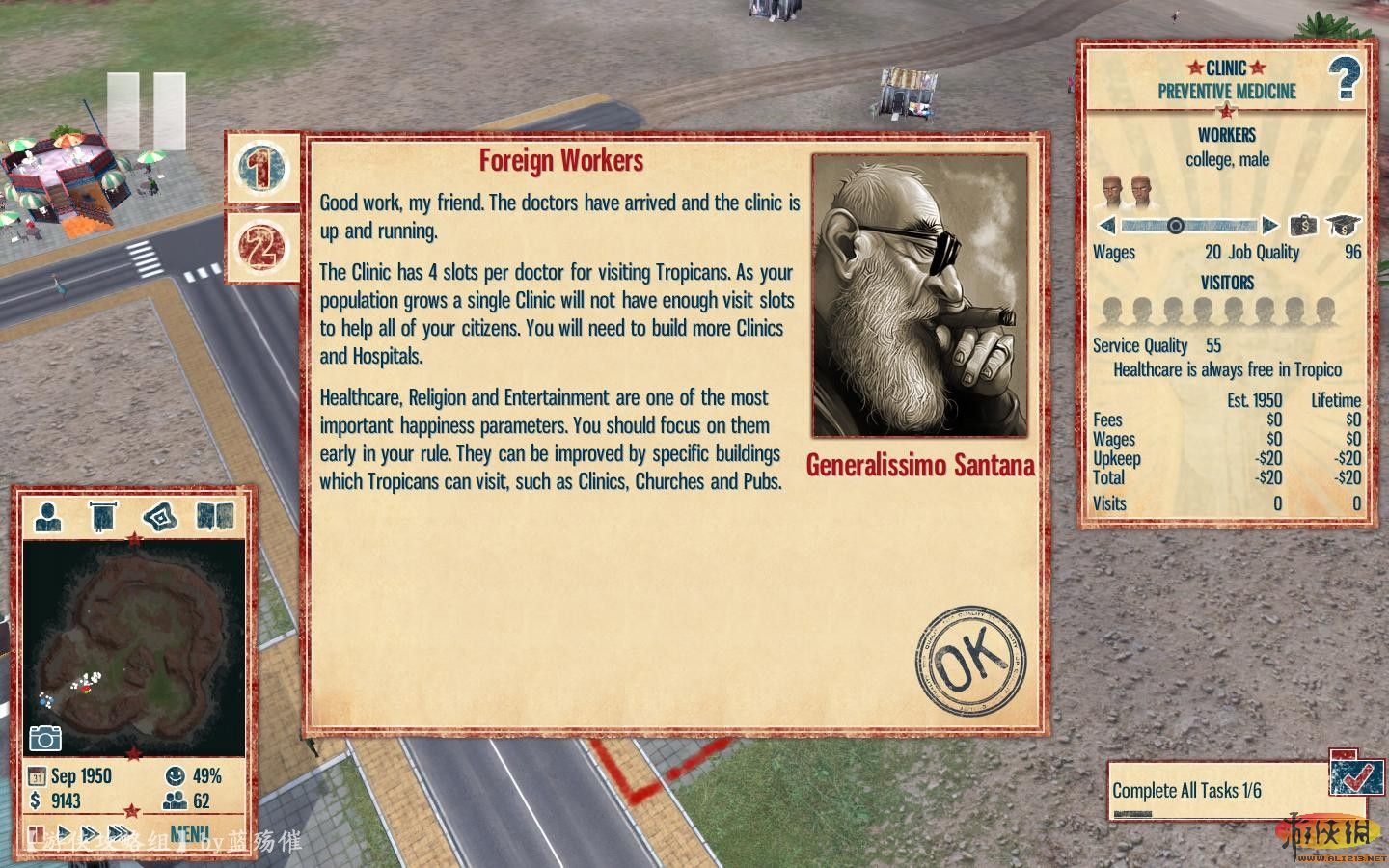This screenshot has width=1389, height=868.
Task: Confirm the dialog with the OK stamp
Action: pos(969,663)
